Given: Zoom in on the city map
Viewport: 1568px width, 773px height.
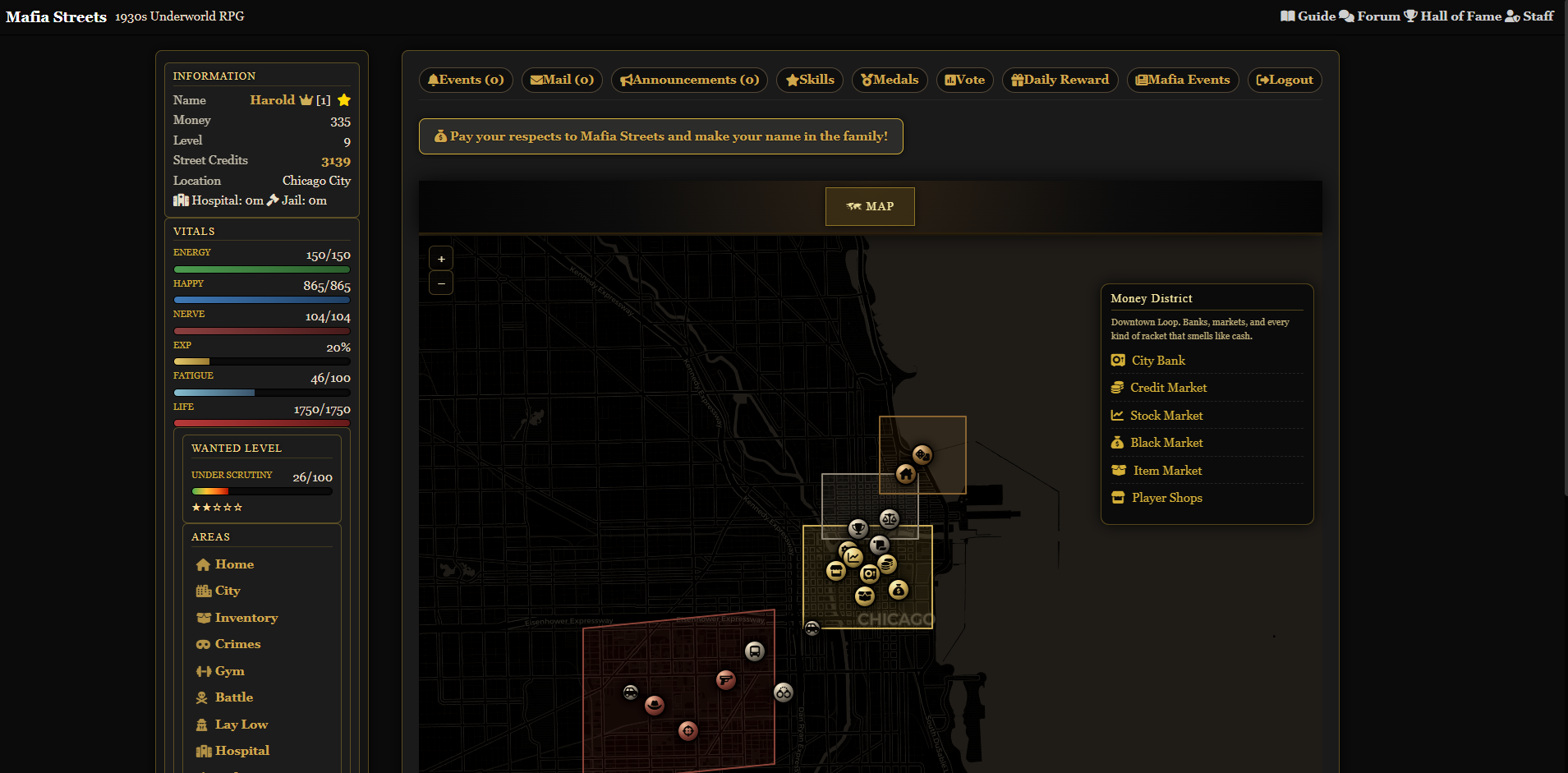Looking at the screenshot, I should pyautogui.click(x=441, y=259).
